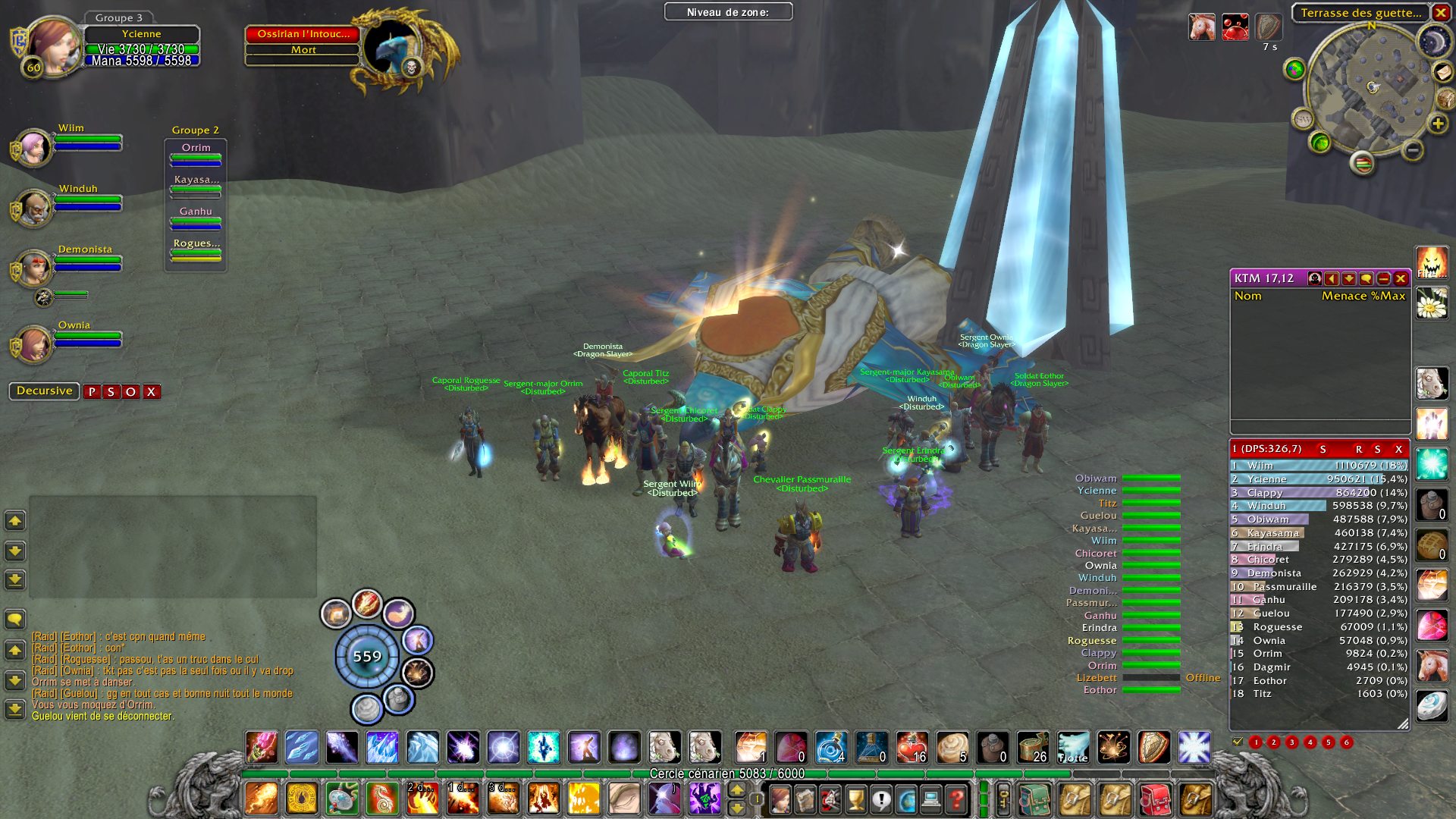
Task: Minimize the KTM threat meter window
Action: pos(1383,279)
